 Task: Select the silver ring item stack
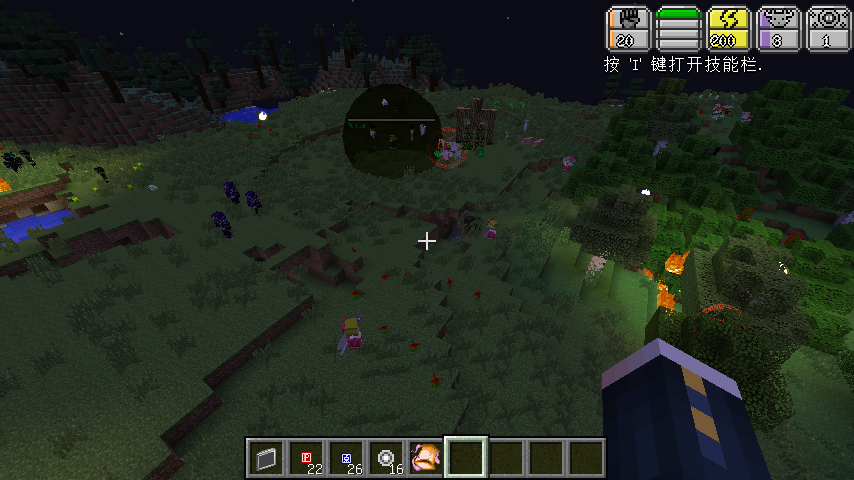pyautogui.click(x=386, y=458)
